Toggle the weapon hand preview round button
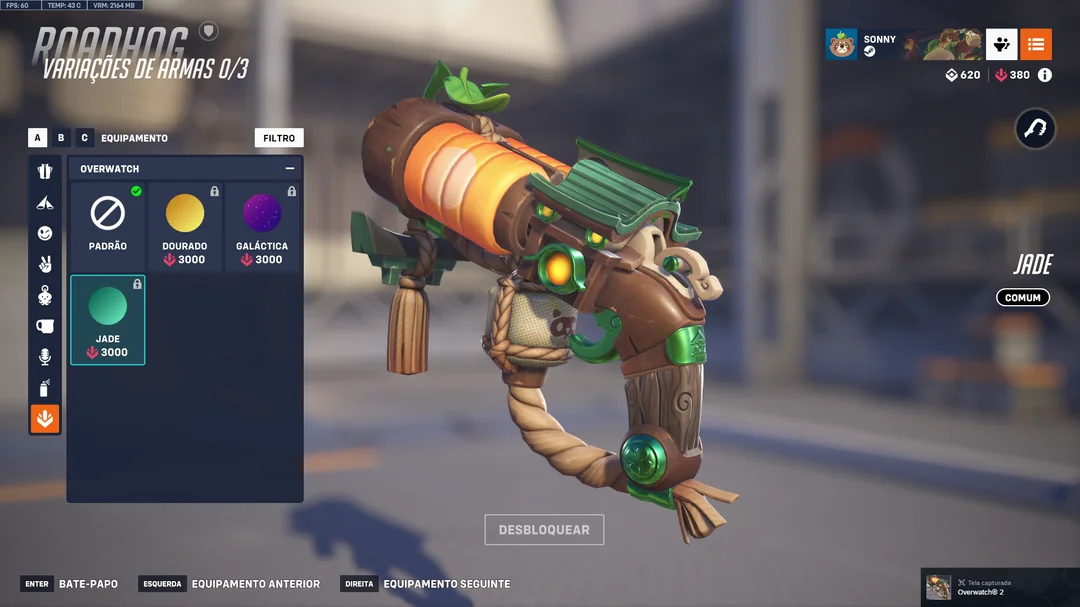1080x607 pixels. pos(1035,129)
